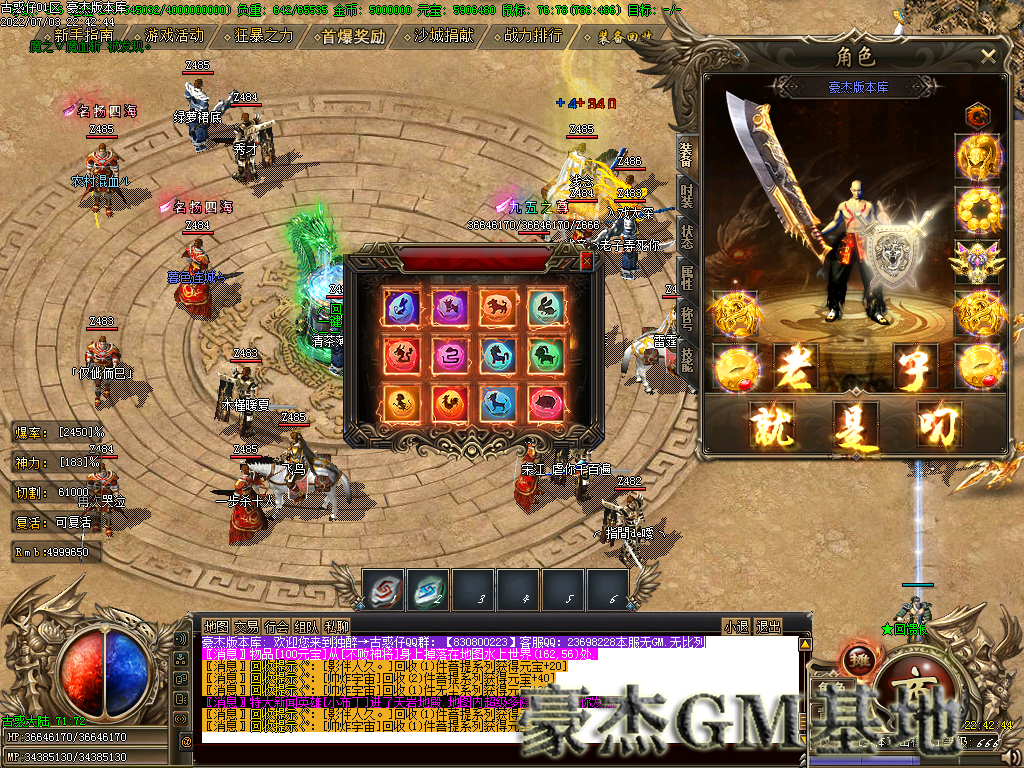
Task: Select the golden bead necklace slot
Action: 980,209
